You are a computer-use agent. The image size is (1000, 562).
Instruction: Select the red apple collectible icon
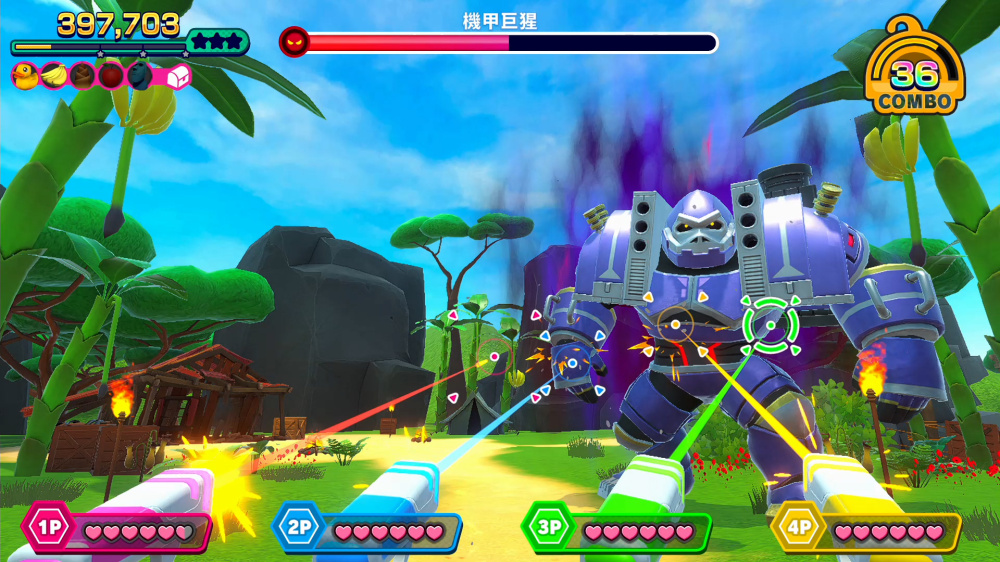point(110,75)
